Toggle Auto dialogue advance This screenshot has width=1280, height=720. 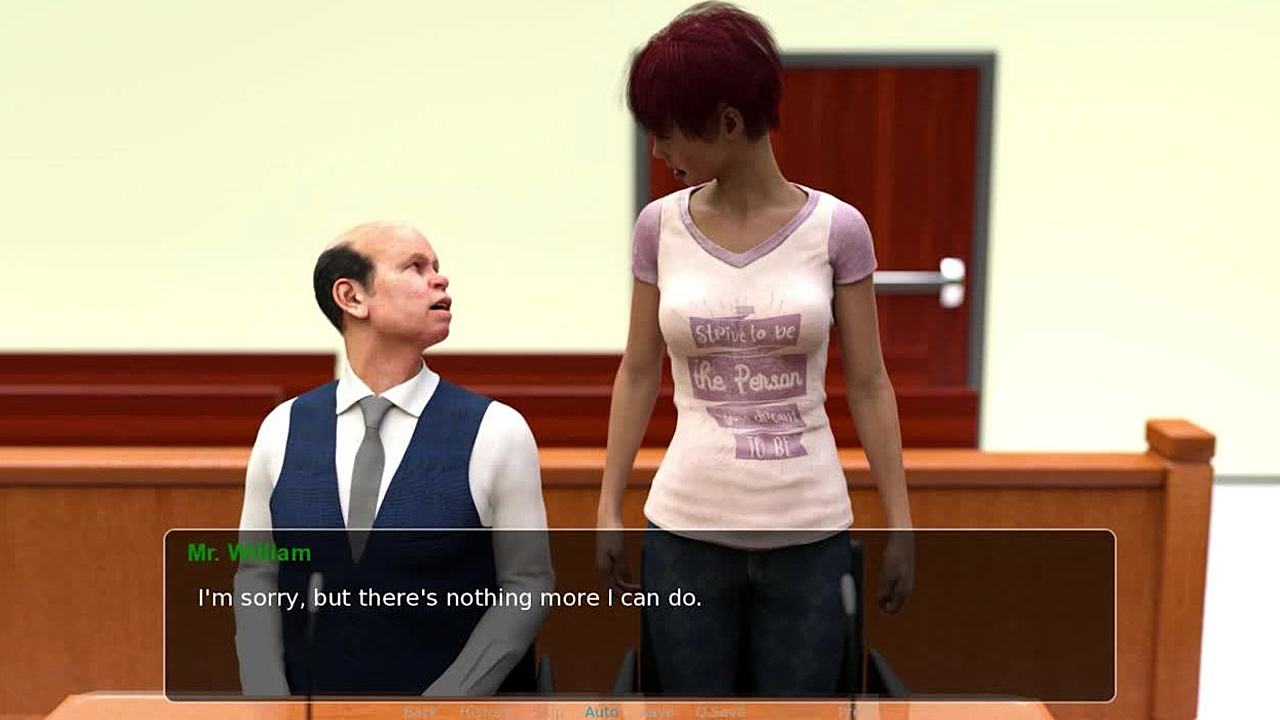click(x=601, y=712)
